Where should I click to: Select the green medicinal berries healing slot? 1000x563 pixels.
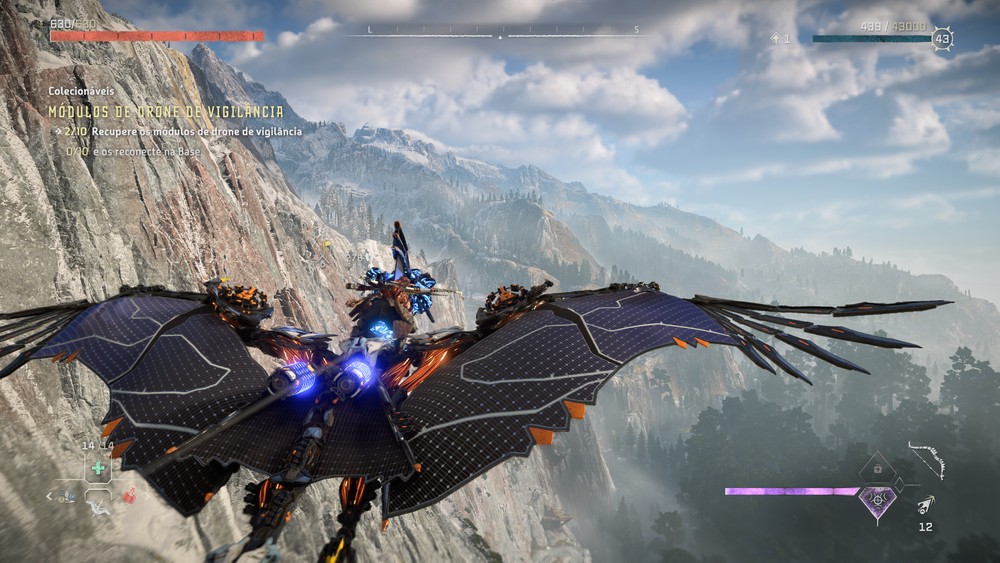98,467
